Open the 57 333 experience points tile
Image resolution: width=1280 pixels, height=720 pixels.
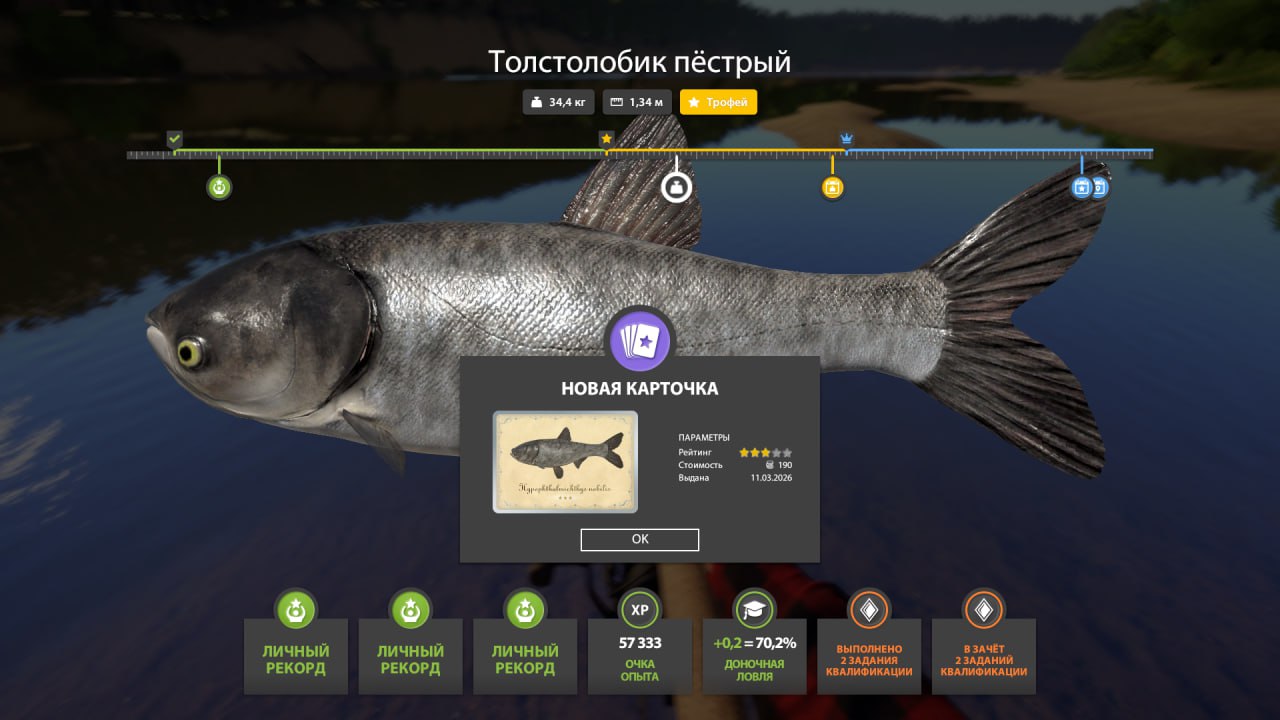tap(640, 655)
